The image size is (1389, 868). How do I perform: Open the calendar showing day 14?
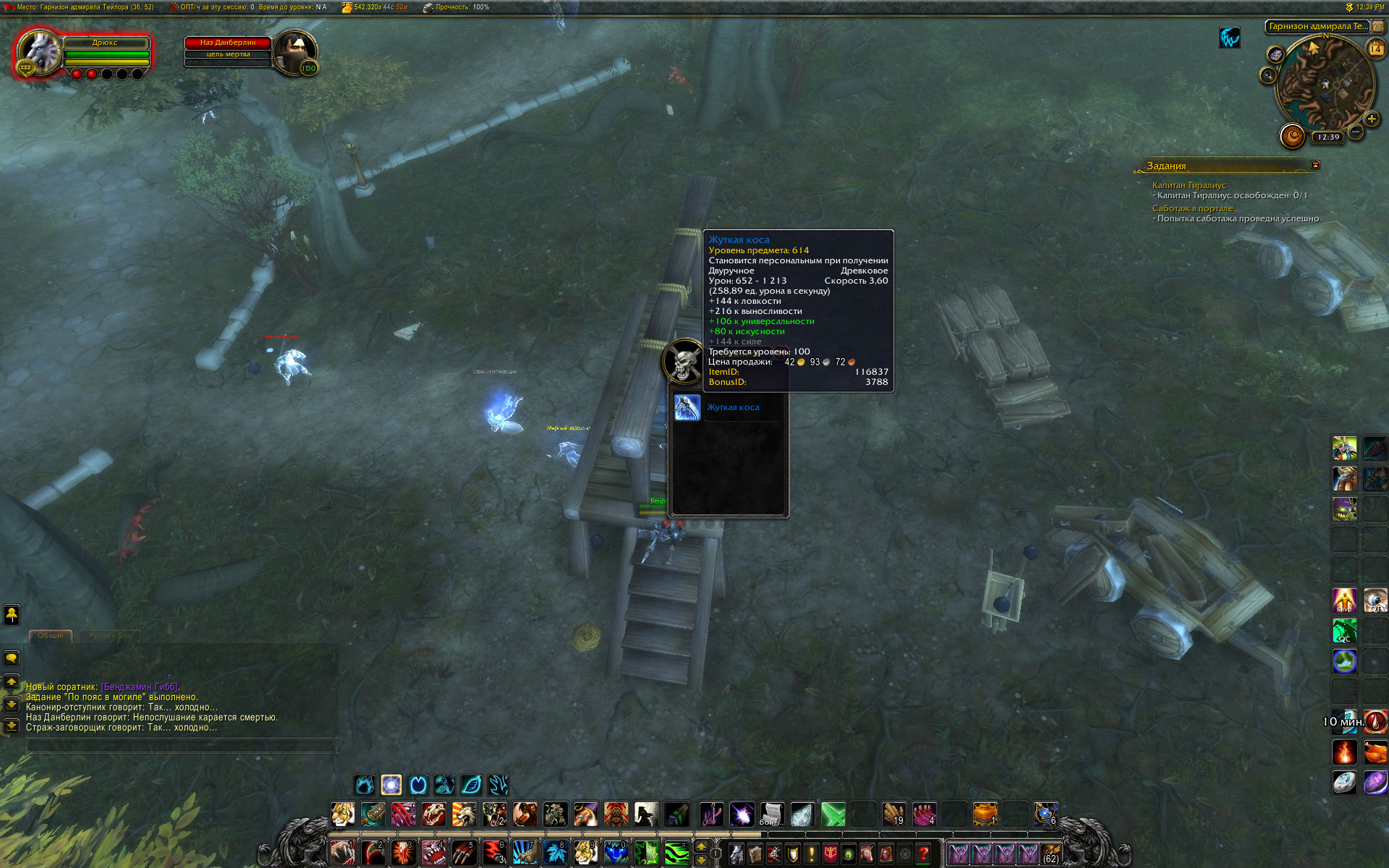coord(1375,49)
